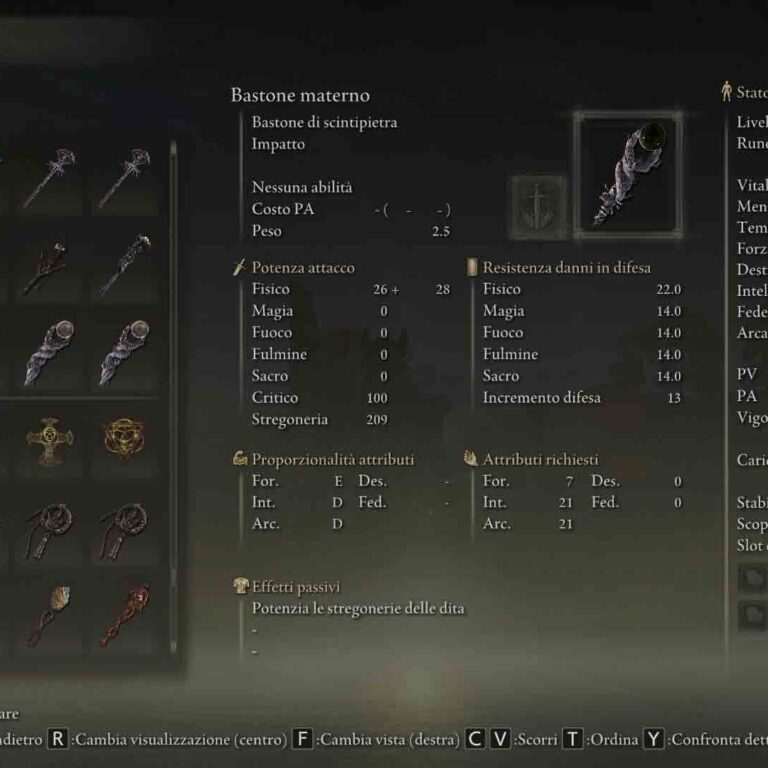Image resolution: width=768 pixels, height=768 pixels.
Task: Select the golden circular ring seal
Action: pos(125,435)
